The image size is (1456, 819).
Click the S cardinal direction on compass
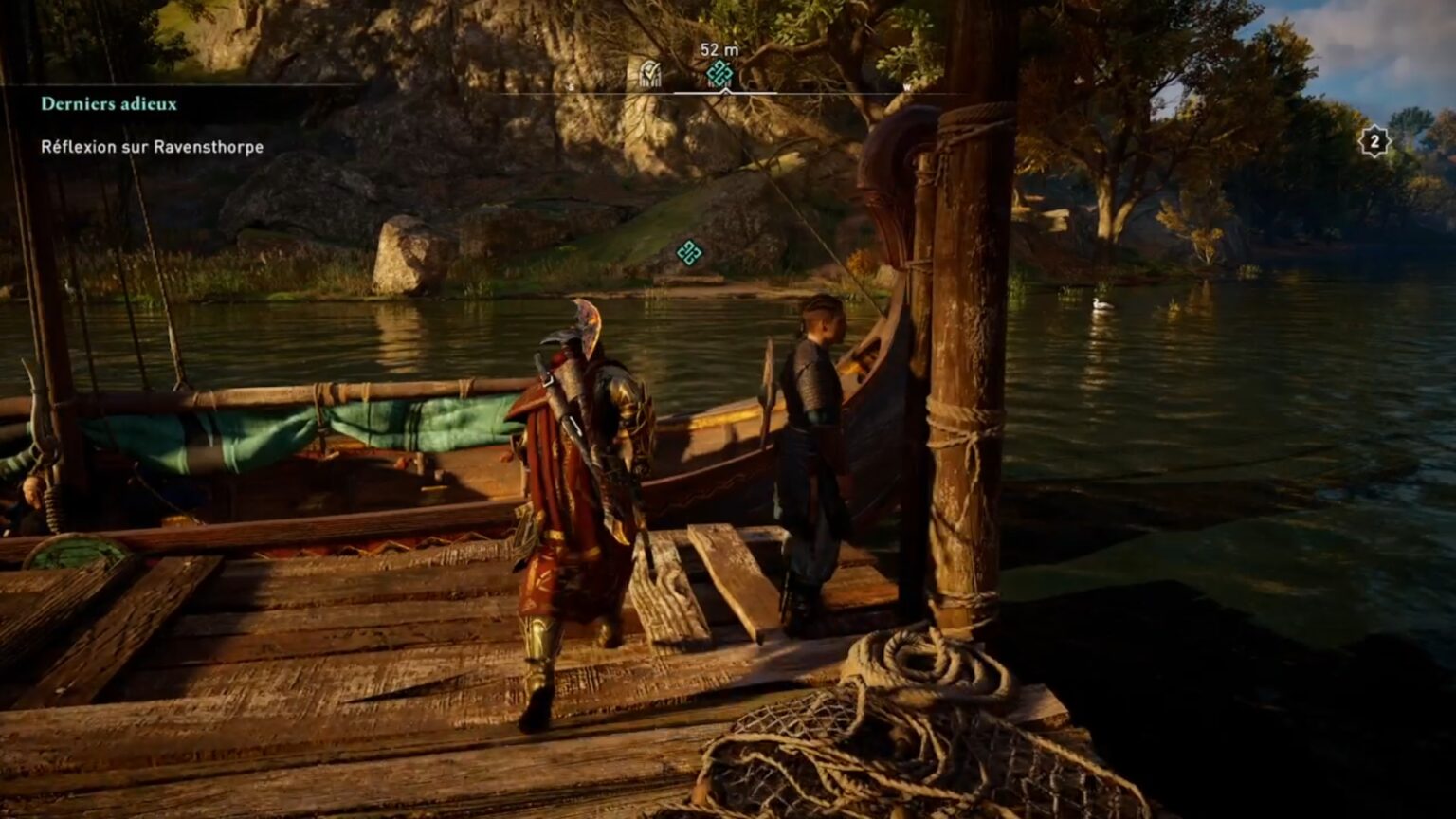coord(571,85)
